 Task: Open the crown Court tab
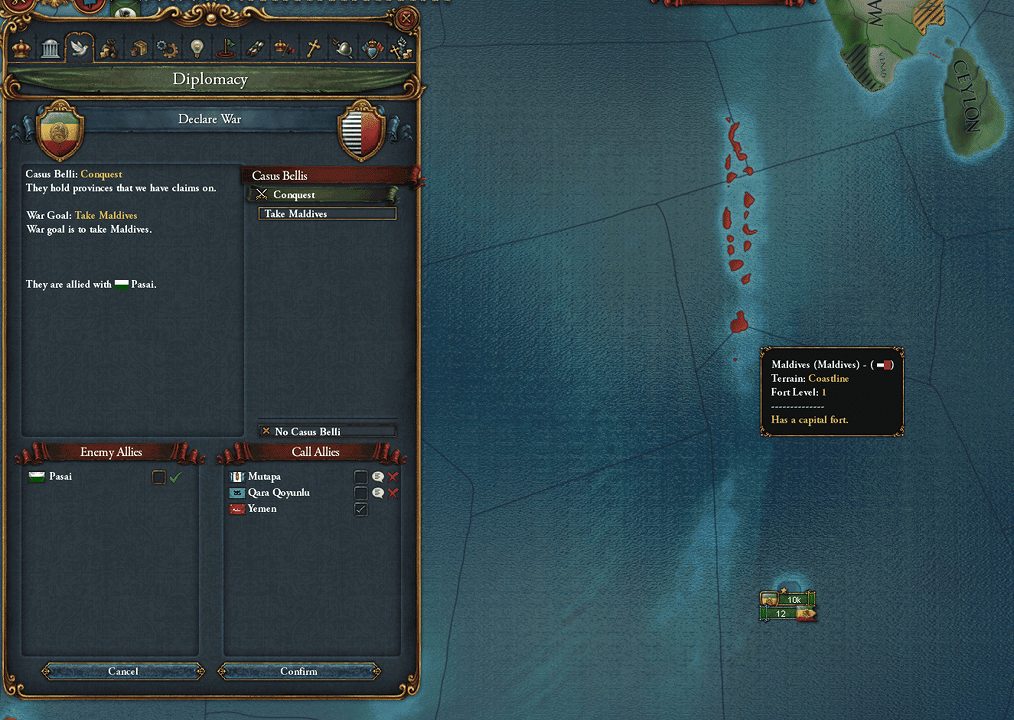coord(21,47)
